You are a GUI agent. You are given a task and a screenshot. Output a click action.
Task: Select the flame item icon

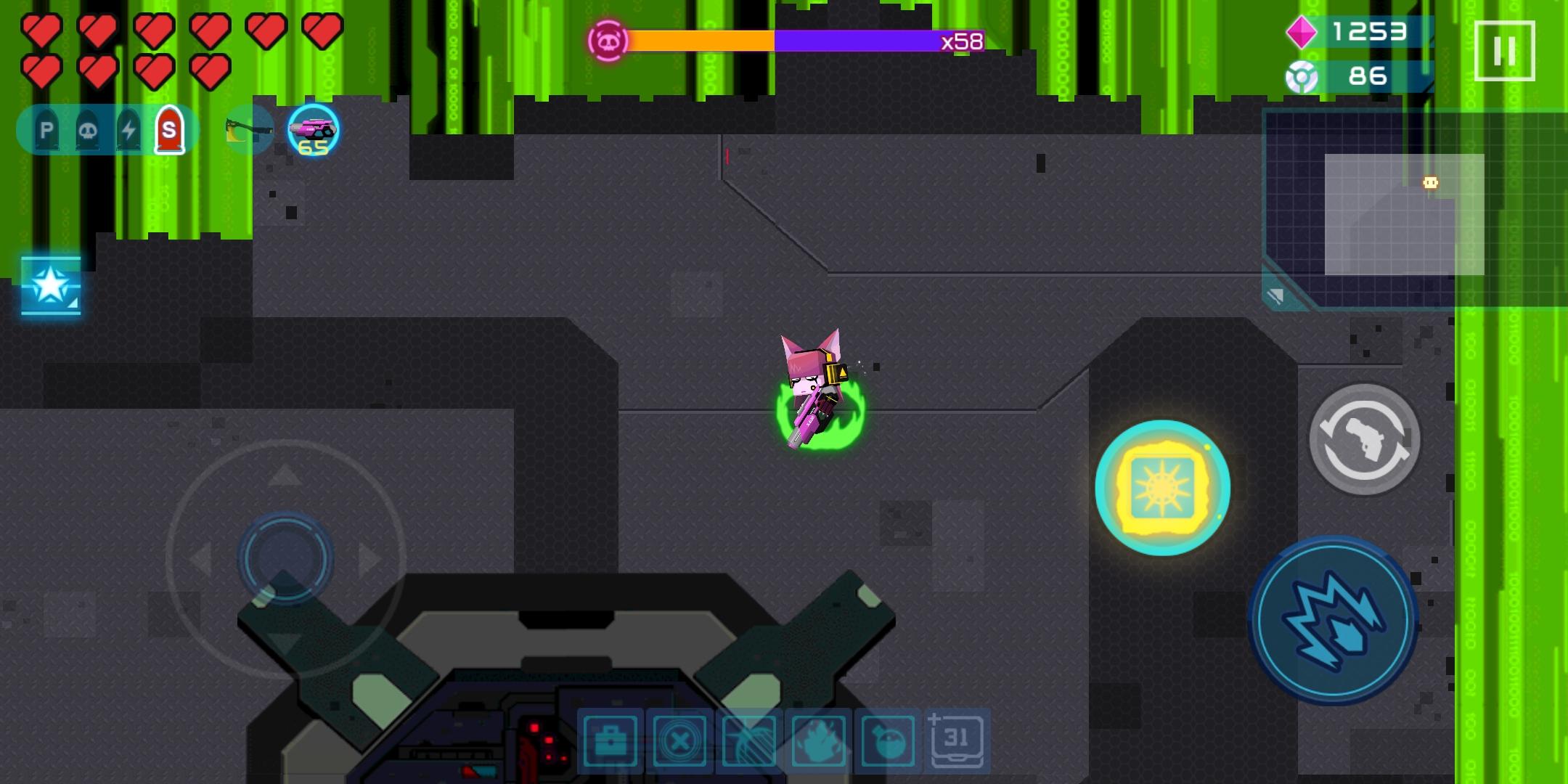pos(817,740)
